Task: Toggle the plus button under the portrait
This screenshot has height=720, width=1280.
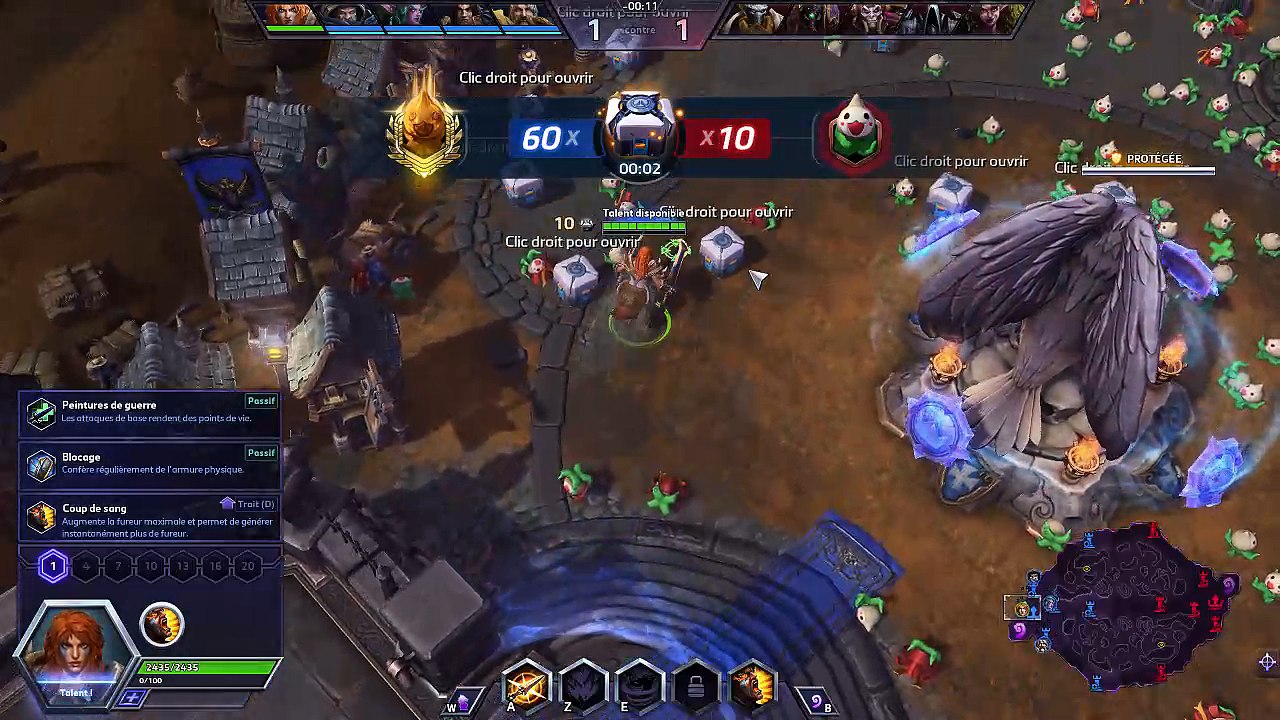Action: pos(131,697)
